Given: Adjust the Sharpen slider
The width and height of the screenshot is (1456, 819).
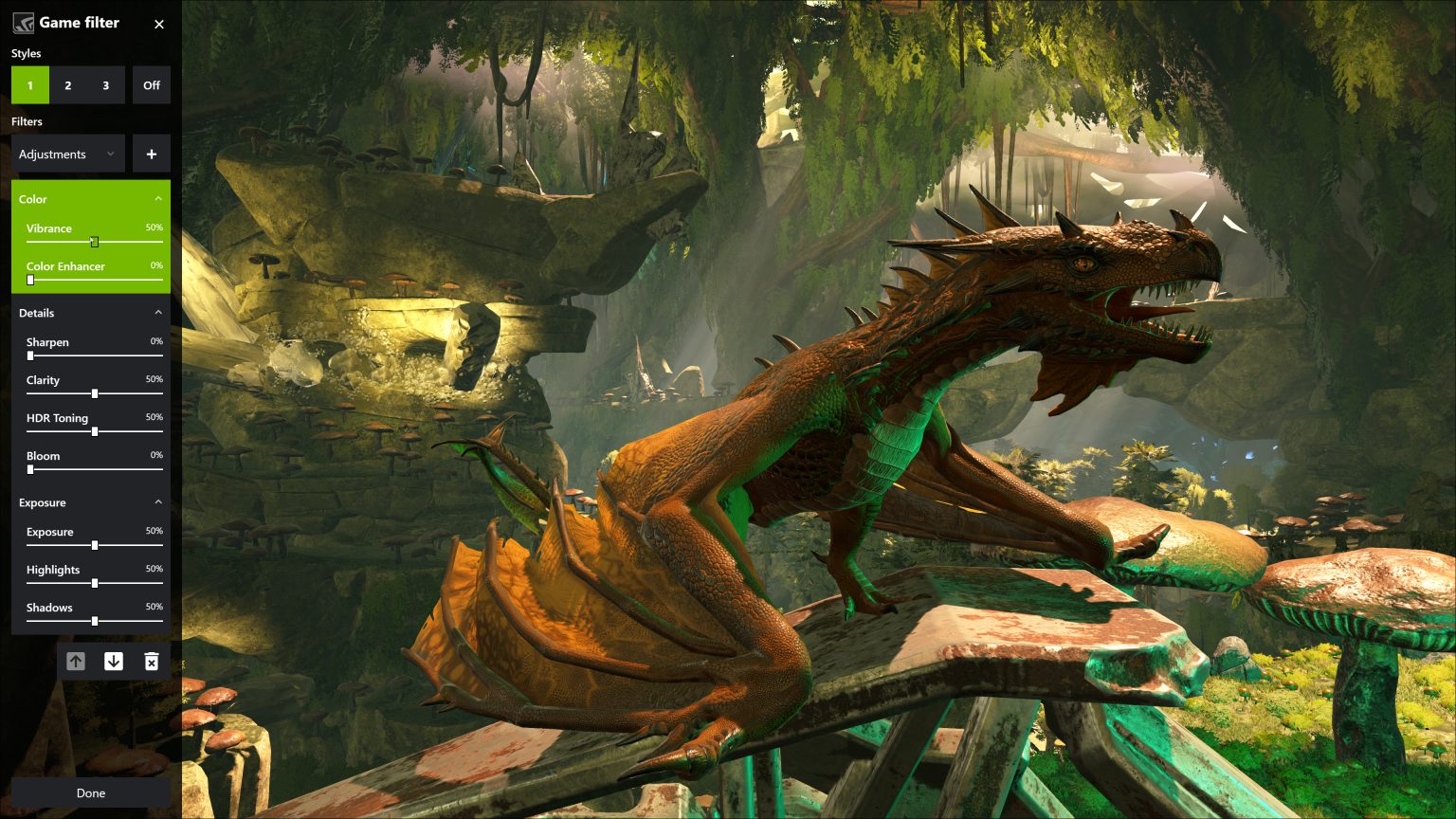Looking at the screenshot, I should [x=29, y=355].
